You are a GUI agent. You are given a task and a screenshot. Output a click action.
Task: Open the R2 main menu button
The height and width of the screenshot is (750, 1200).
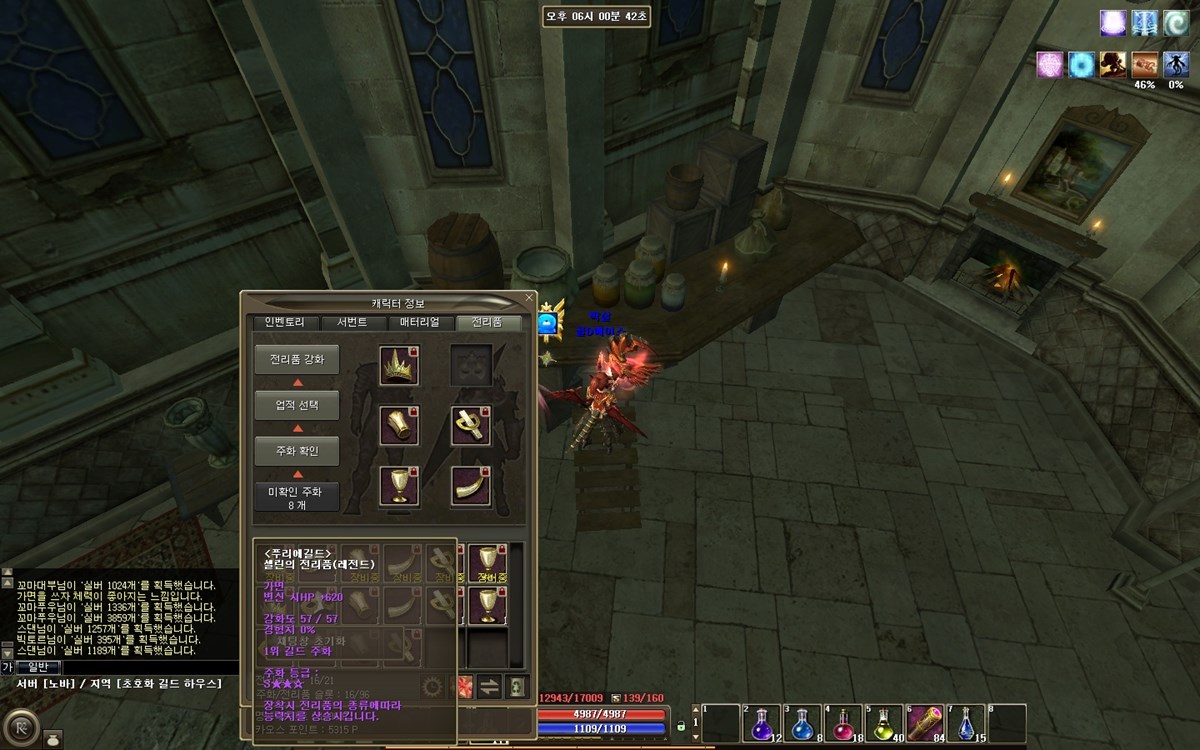(x=18, y=722)
